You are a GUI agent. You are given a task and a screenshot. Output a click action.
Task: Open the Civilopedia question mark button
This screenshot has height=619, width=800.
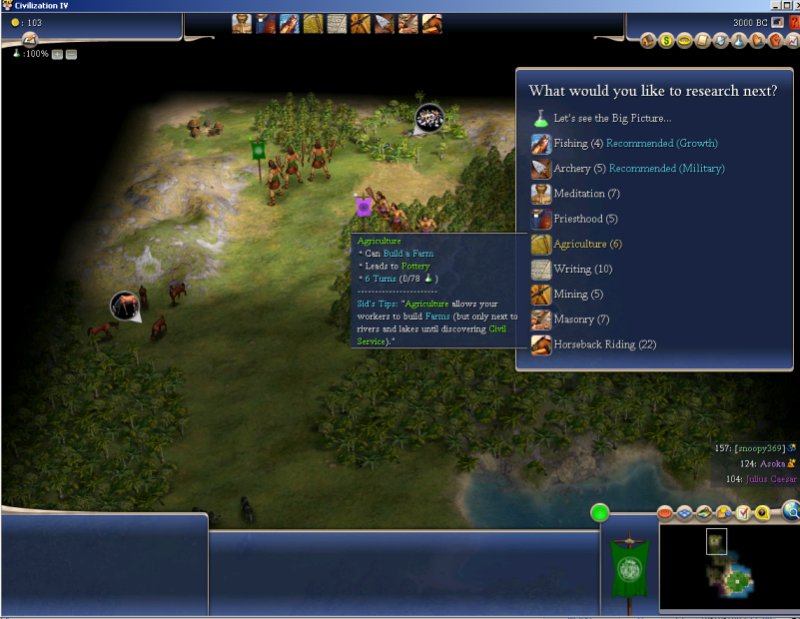pos(793,22)
